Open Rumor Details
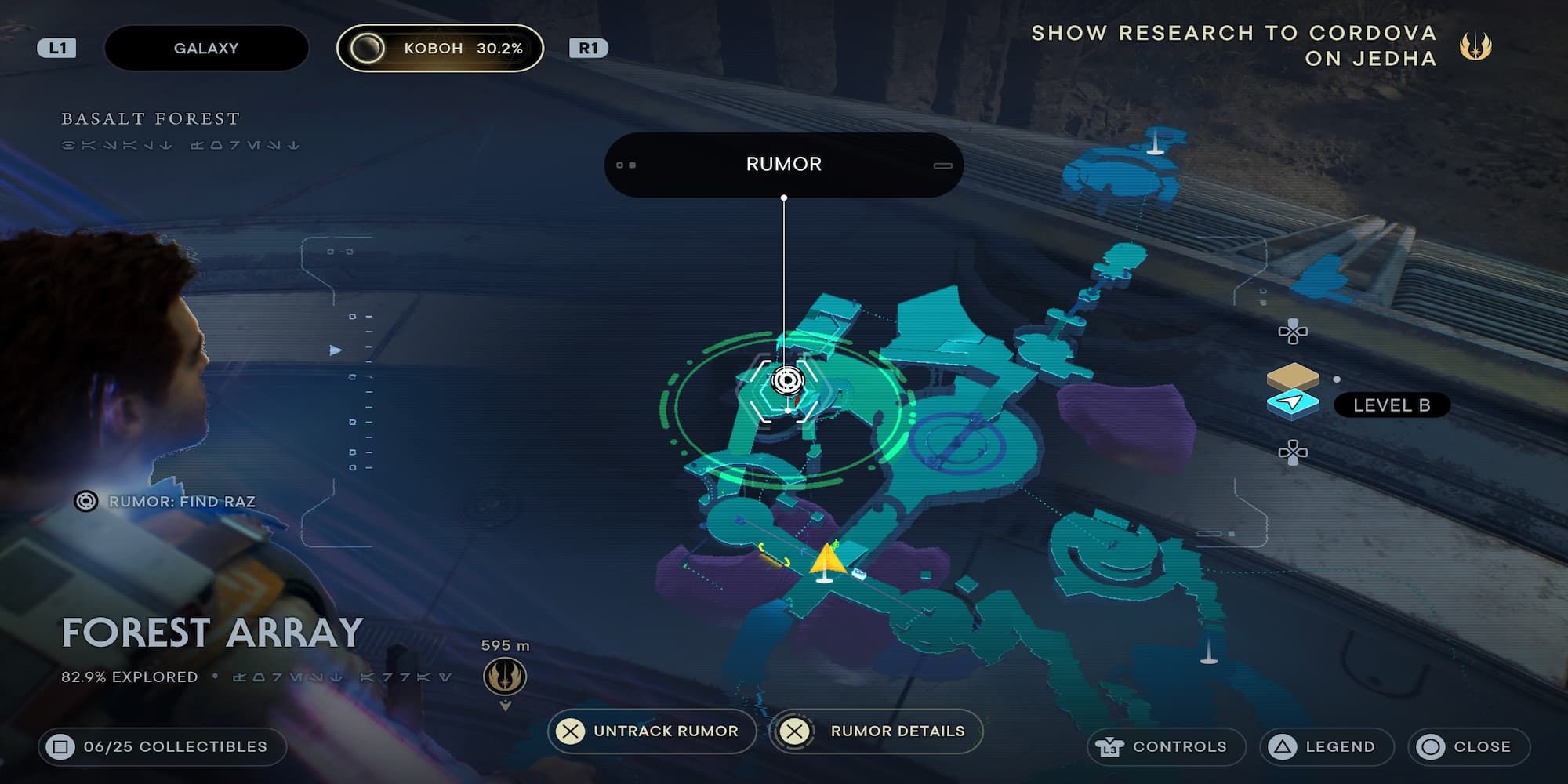Viewport: 1568px width, 784px height. click(875, 731)
